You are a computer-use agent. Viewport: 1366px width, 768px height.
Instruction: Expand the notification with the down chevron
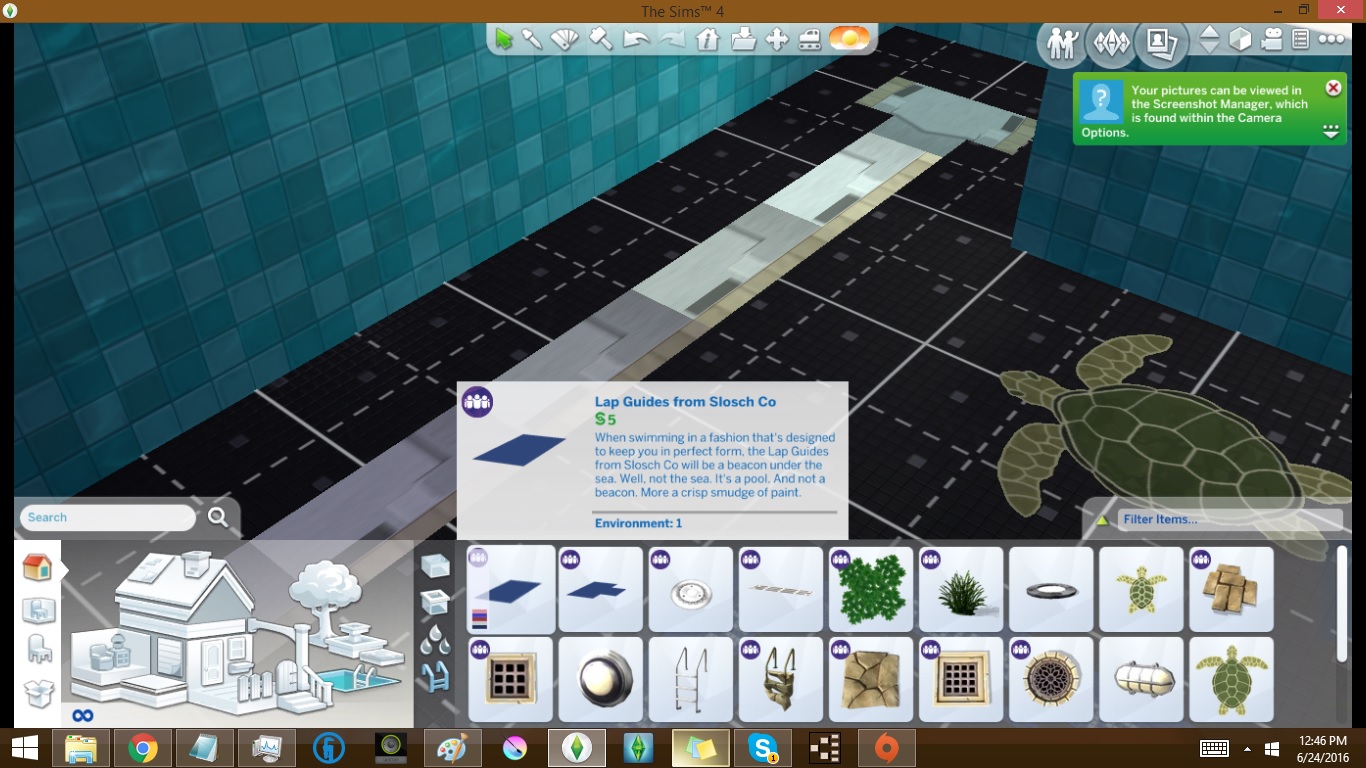pyautogui.click(x=1331, y=131)
